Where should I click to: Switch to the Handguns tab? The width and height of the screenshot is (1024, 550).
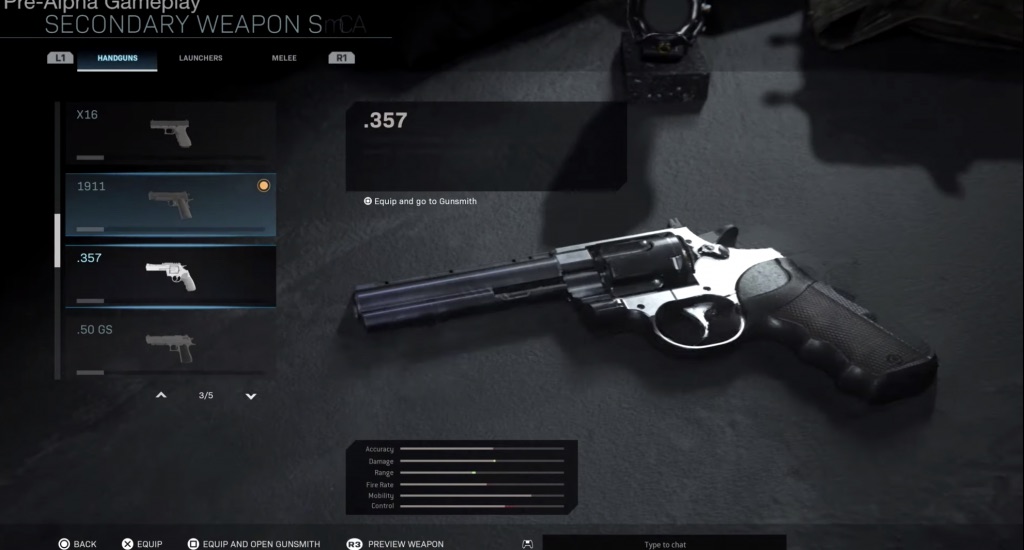tap(117, 58)
